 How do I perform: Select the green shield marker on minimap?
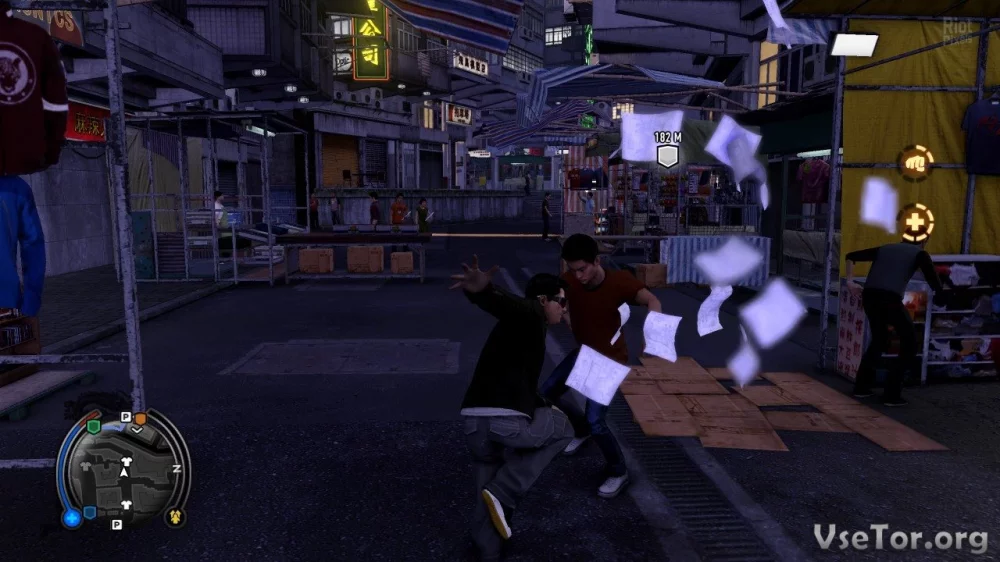[x=94, y=425]
